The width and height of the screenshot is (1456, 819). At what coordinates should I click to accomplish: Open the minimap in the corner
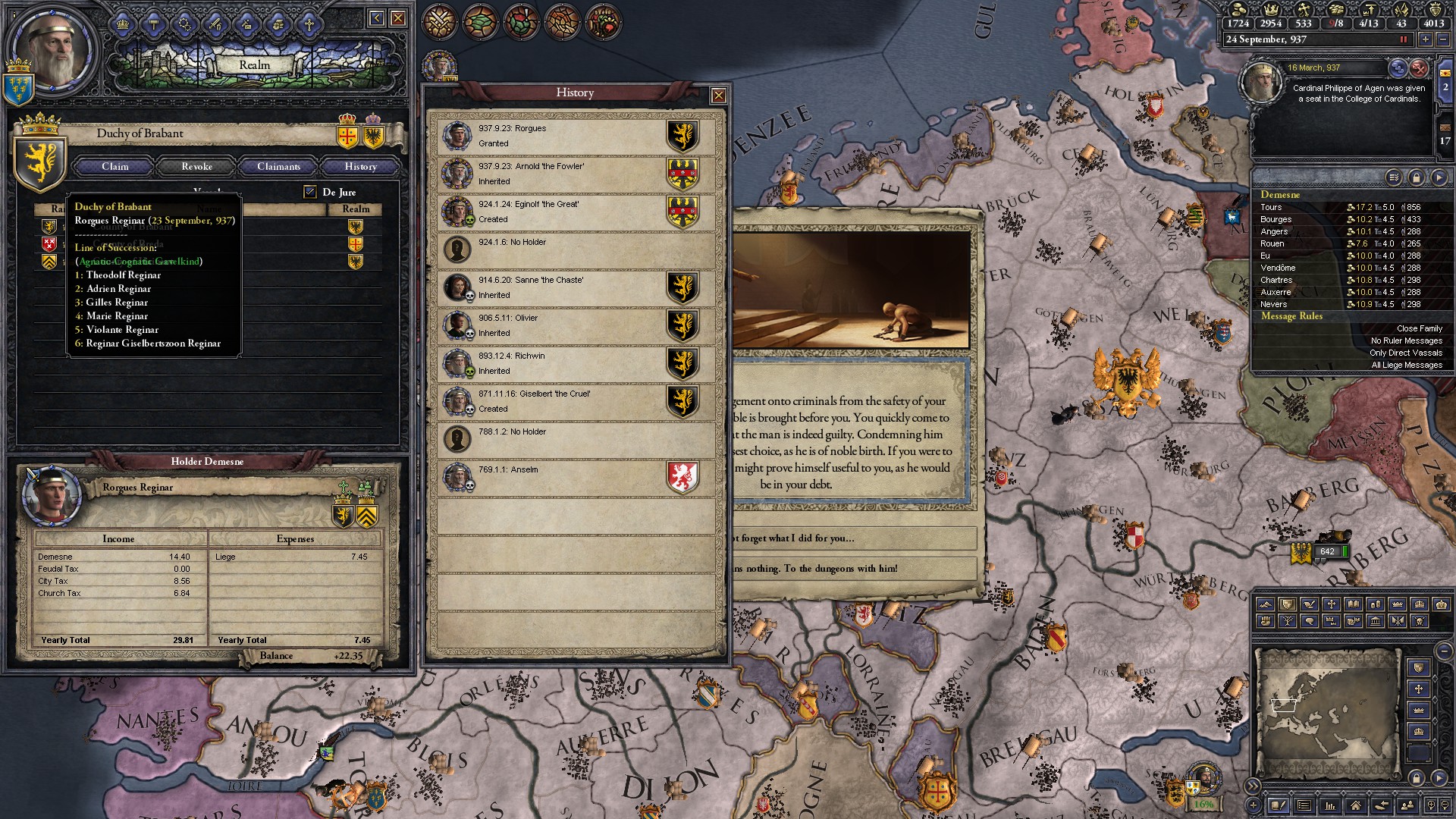tap(1329, 713)
